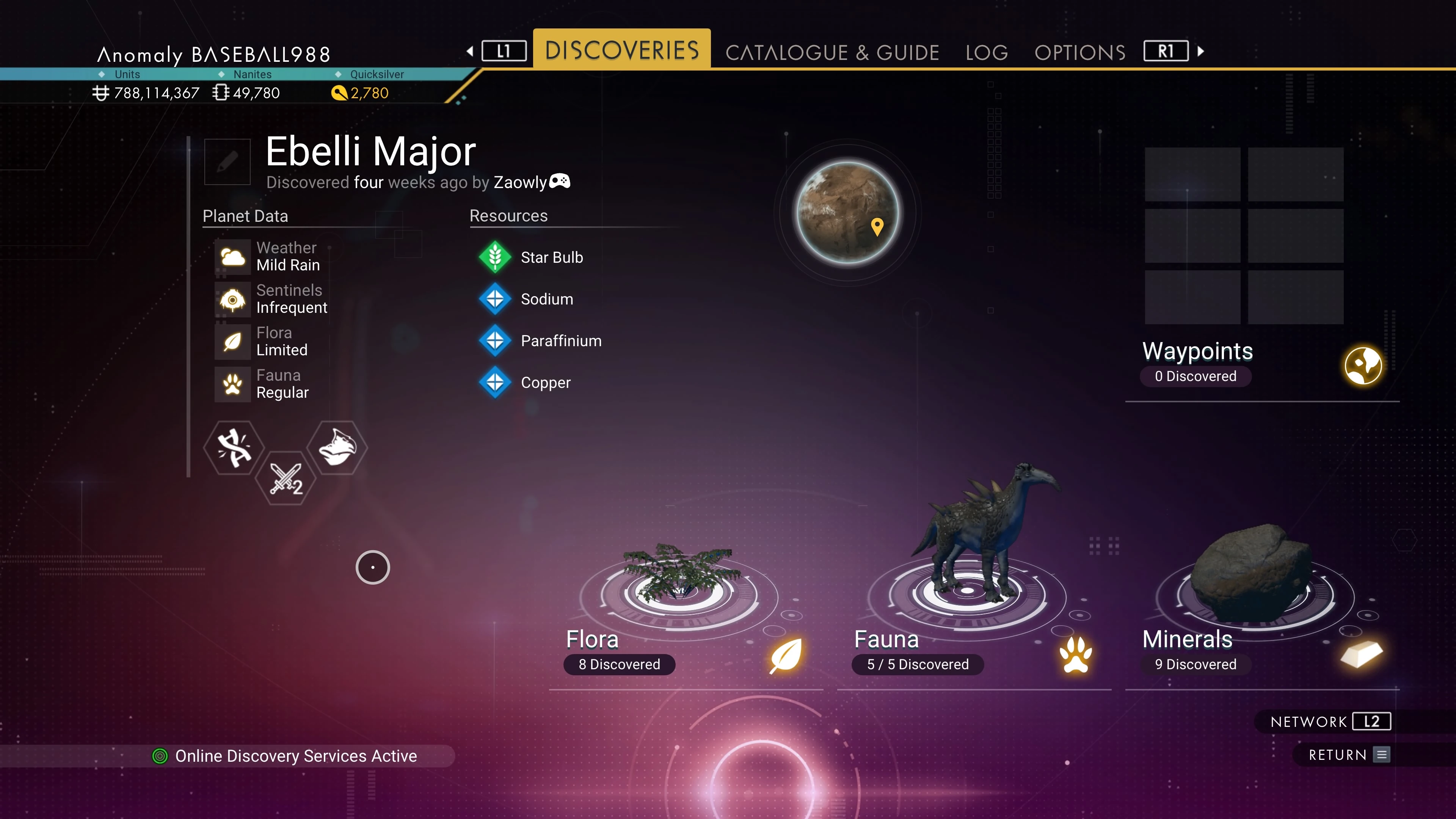1456x819 pixels.
Task: Select the Options tab
Action: [1079, 53]
